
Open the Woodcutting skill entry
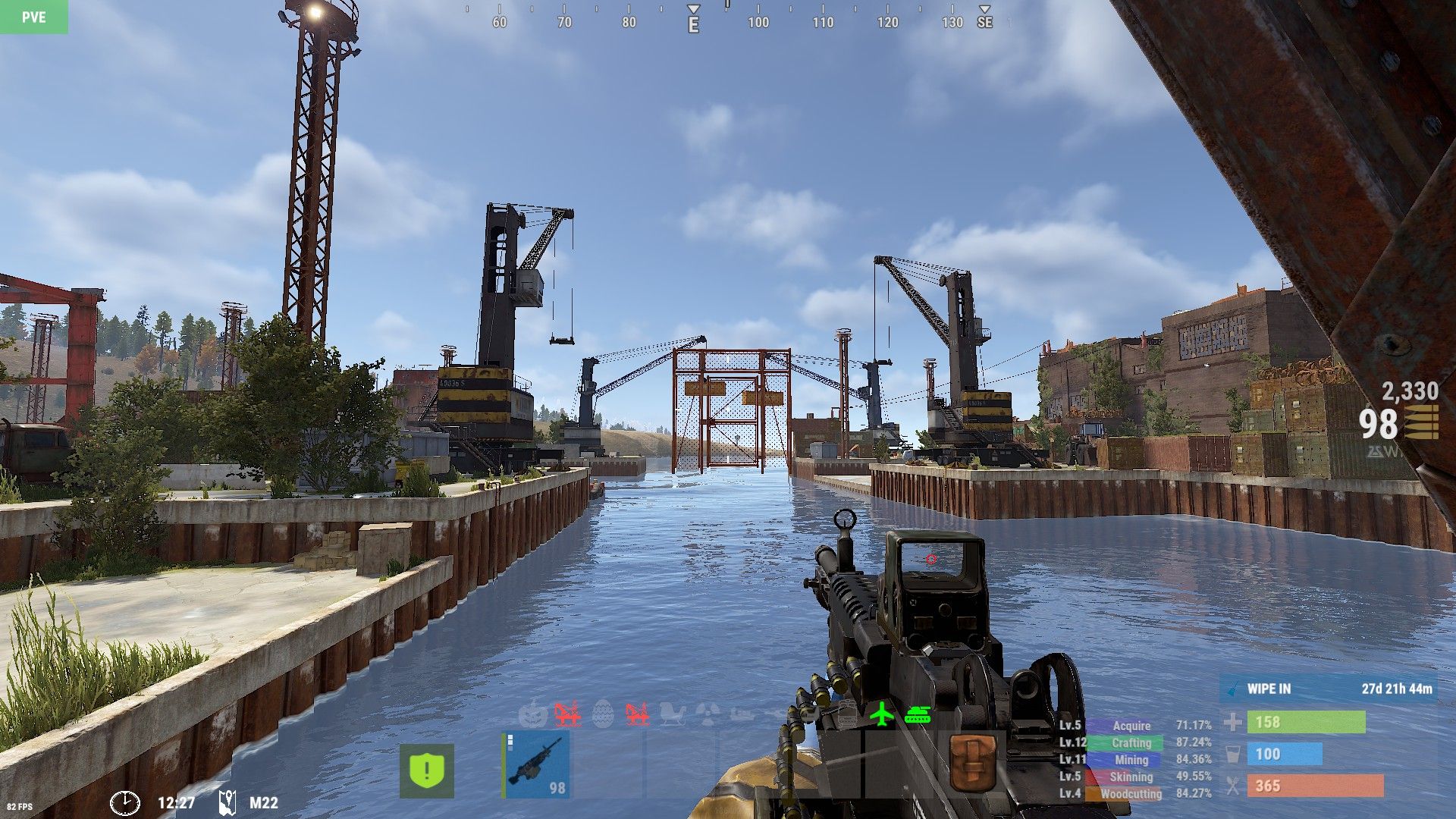(x=1131, y=794)
